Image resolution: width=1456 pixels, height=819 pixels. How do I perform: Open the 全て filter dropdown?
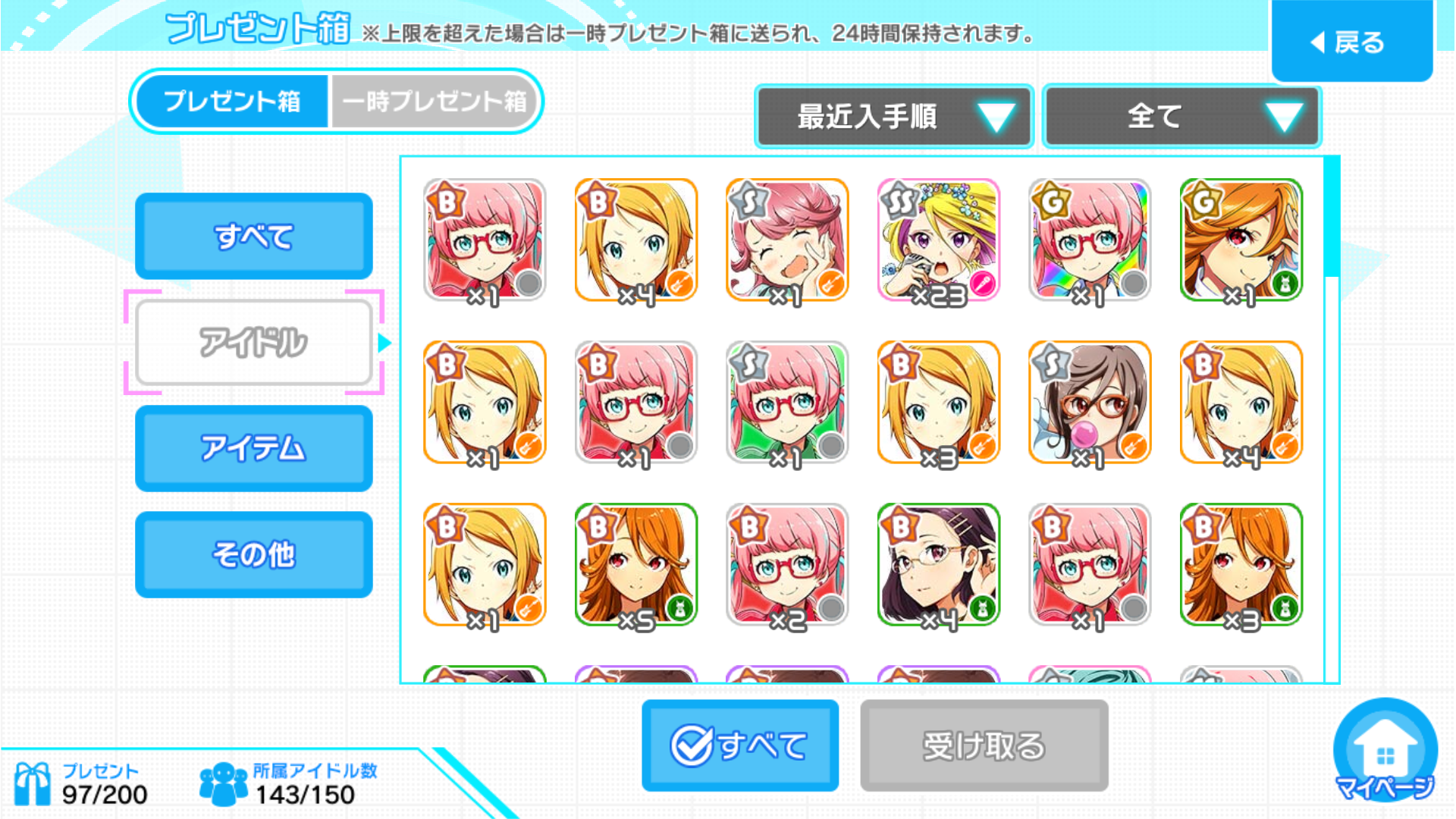click(x=1181, y=117)
